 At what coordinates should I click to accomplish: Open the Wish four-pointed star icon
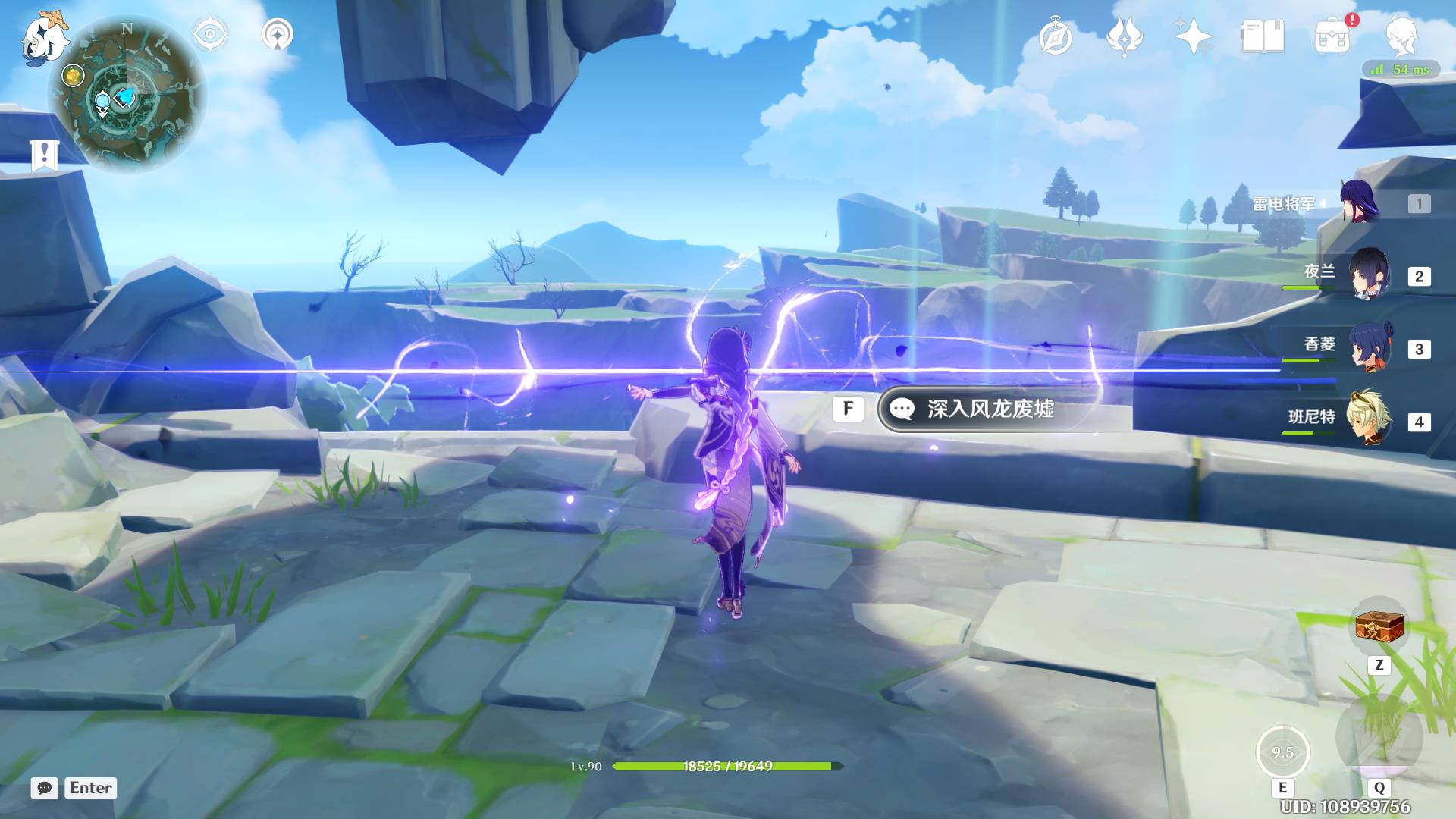(x=1193, y=36)
